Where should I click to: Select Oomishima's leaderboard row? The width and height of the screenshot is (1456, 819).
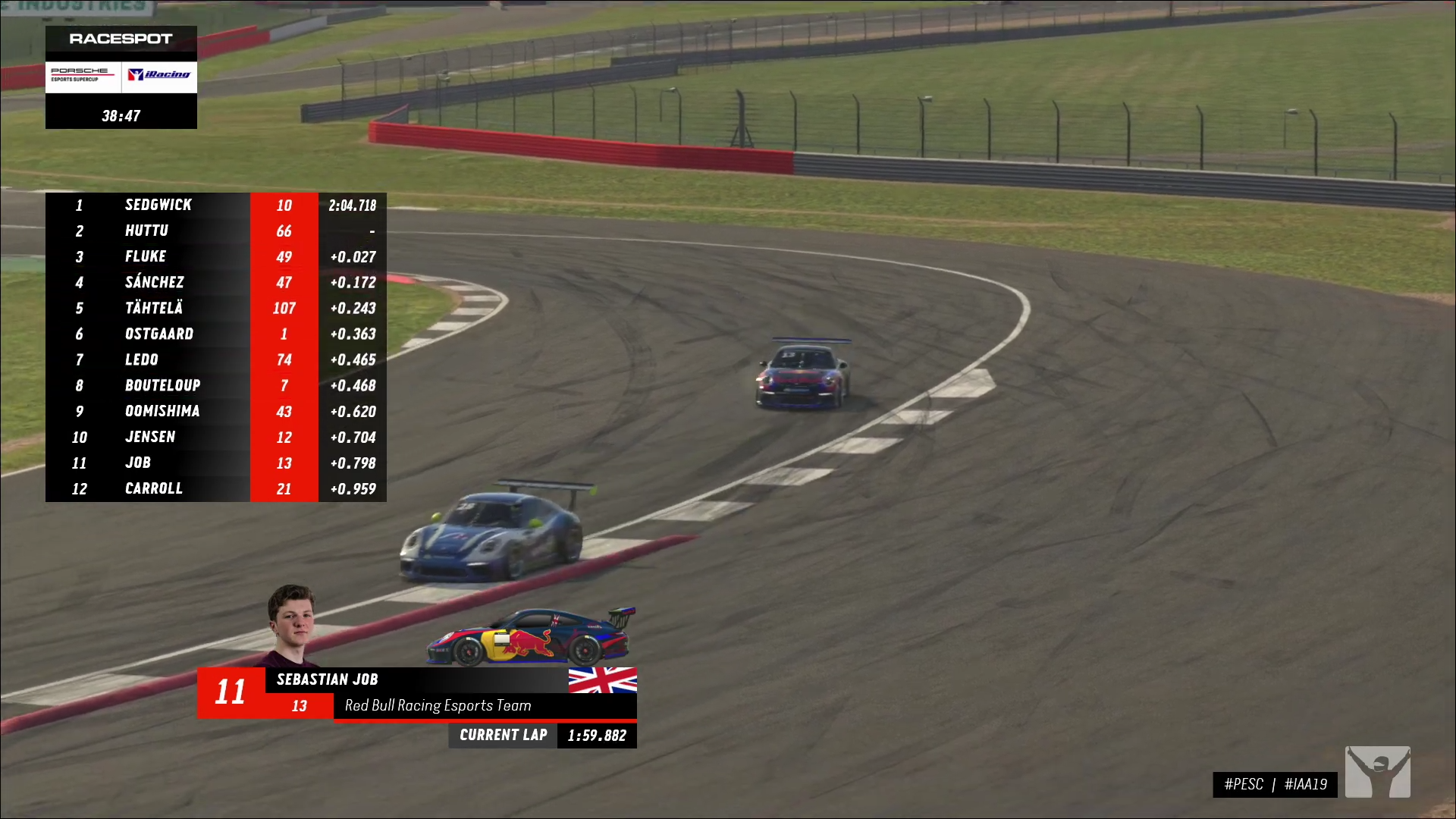(215, 411)
